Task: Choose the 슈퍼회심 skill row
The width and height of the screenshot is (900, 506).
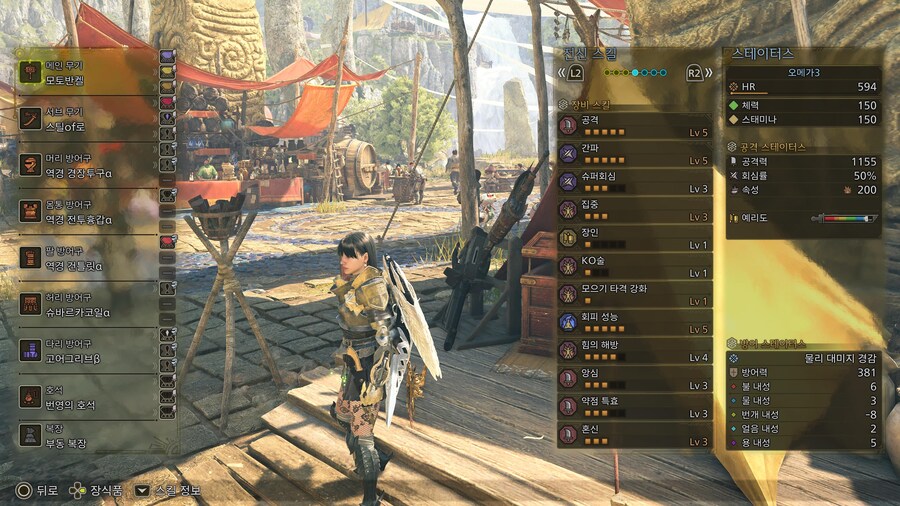Action: 635,181
